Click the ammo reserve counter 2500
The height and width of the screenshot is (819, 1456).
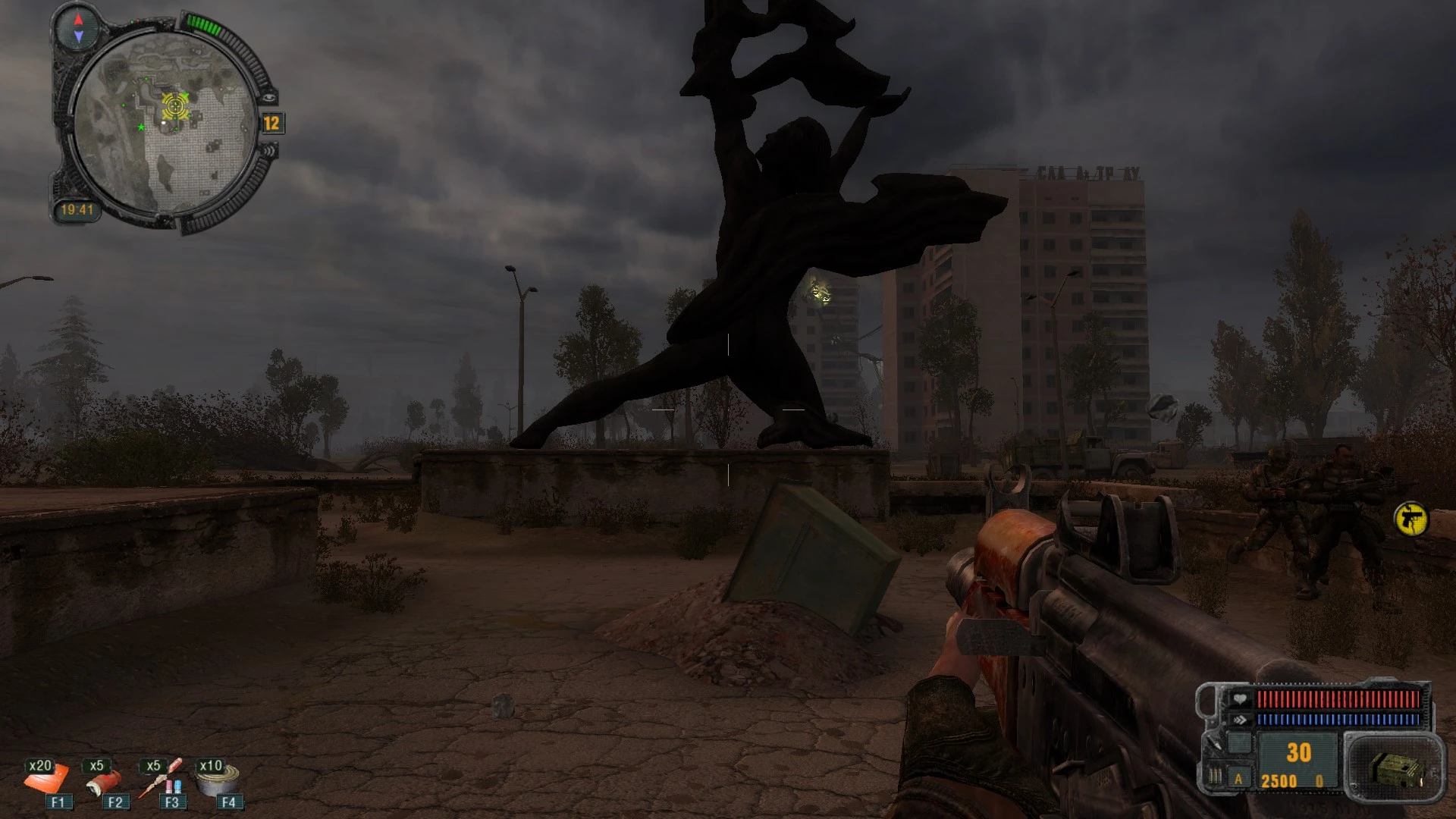click(x=1279, y=781)
